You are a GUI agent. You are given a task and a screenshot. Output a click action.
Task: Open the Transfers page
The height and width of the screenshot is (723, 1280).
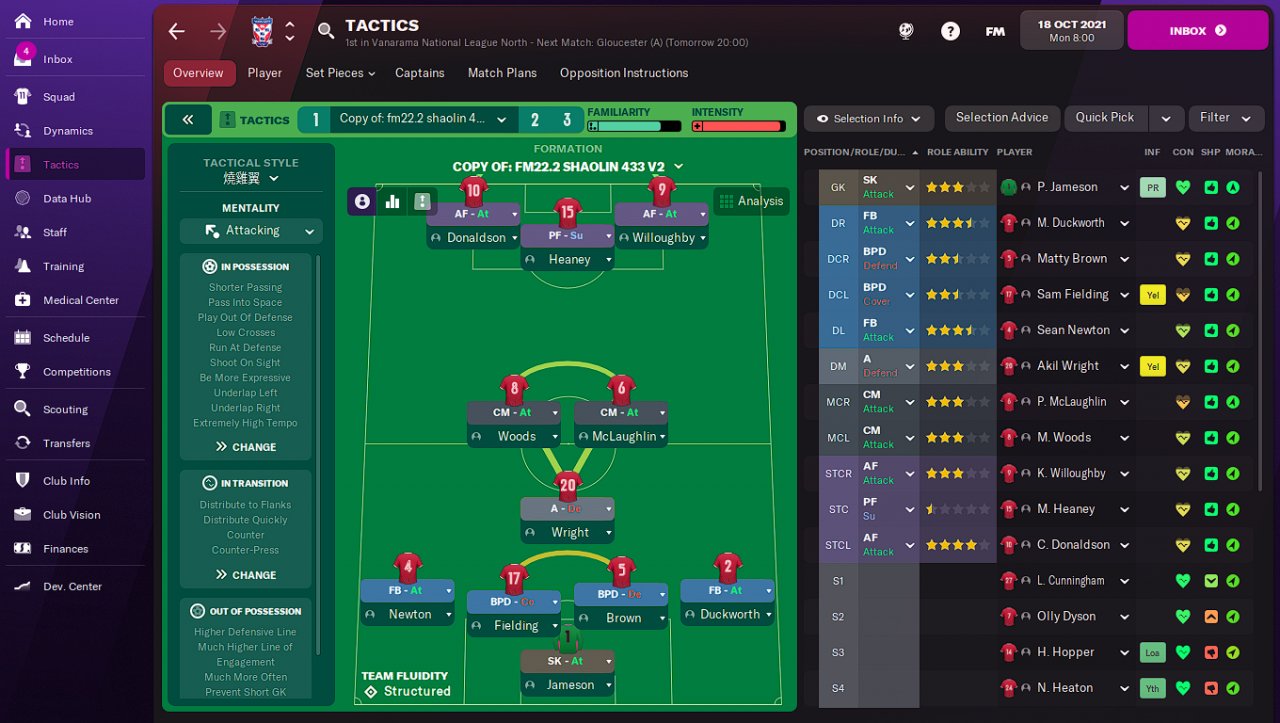[x=66, y=443]
